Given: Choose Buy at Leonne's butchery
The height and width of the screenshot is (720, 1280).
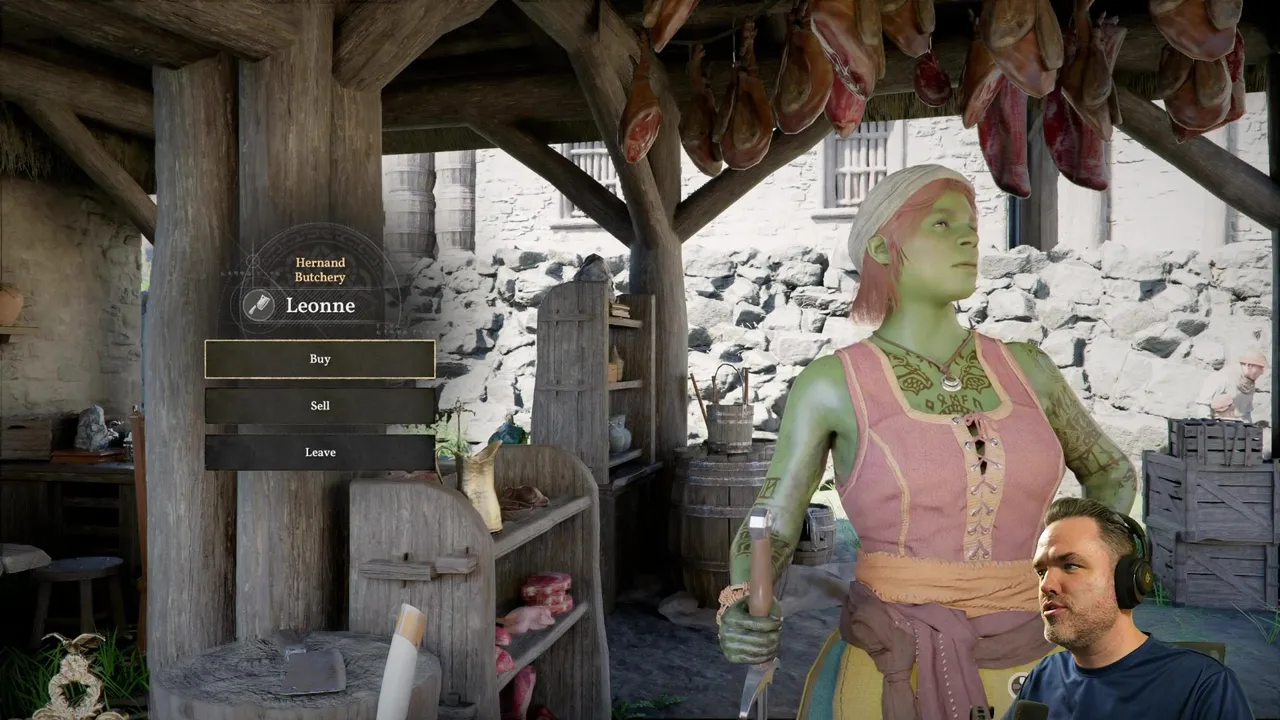Looking at the screenshot, I should (320, 359).
